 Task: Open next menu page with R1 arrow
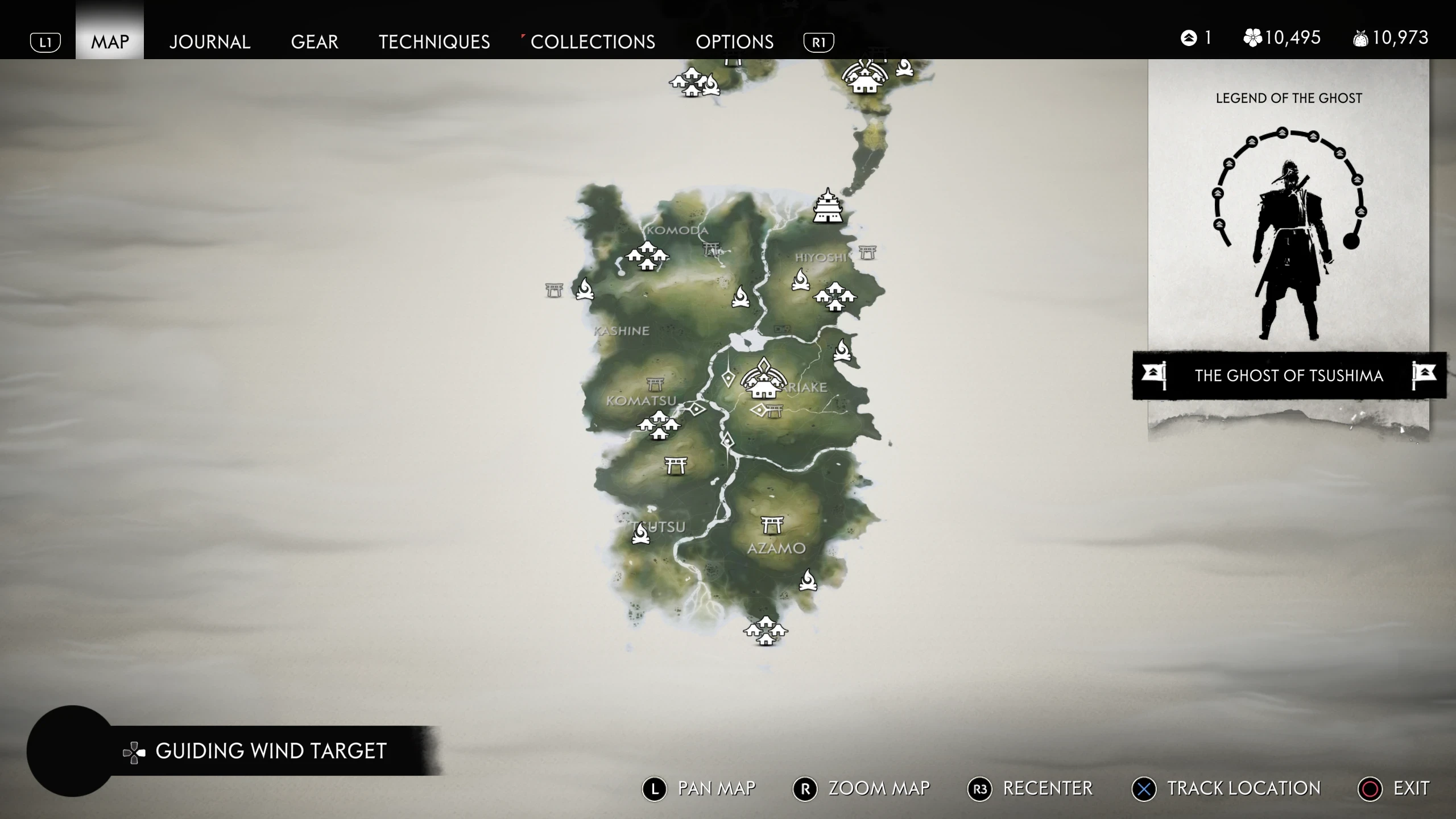click(818, 42)
